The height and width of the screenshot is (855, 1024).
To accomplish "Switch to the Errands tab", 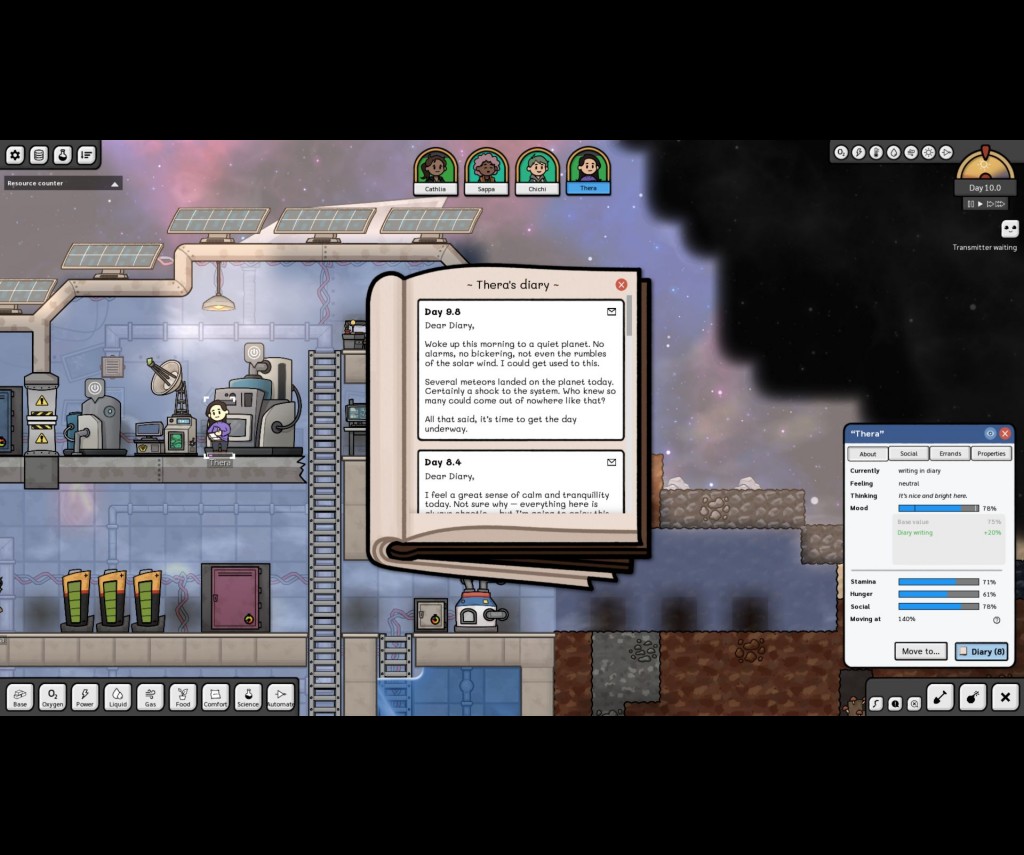I will (x=950, y=454).
